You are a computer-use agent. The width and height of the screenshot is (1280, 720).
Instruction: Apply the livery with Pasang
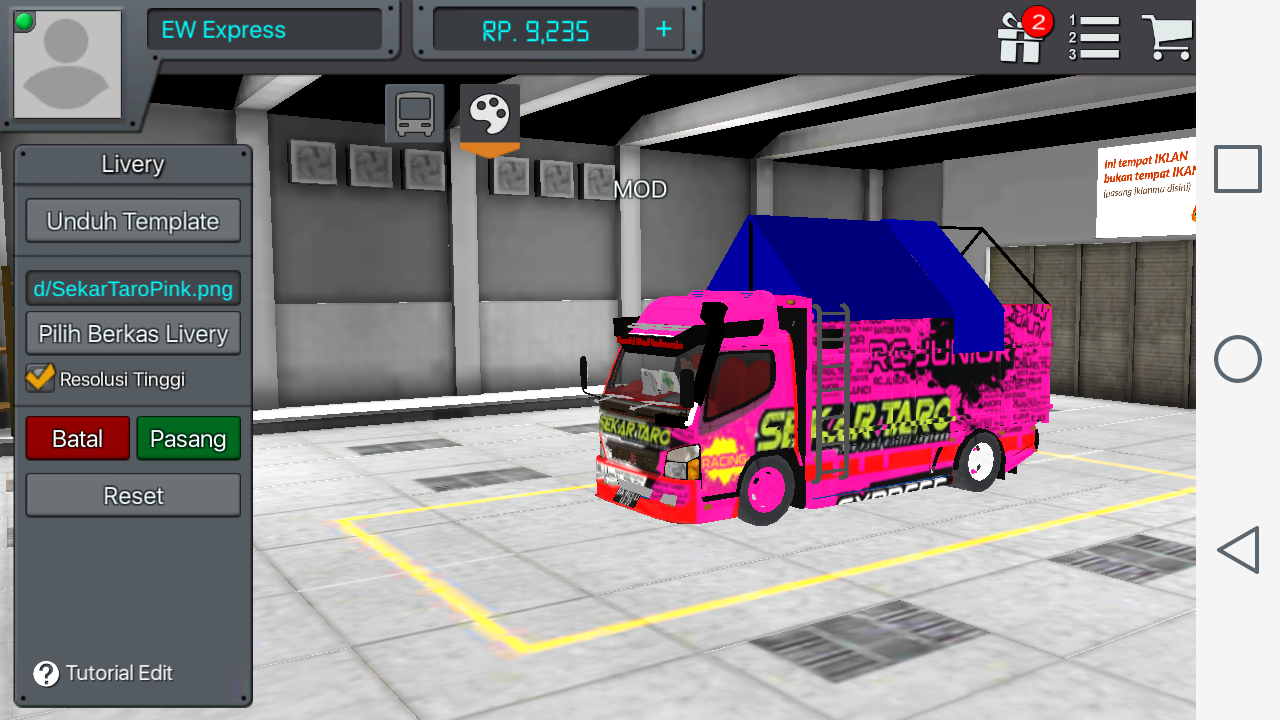pos(188,438)
